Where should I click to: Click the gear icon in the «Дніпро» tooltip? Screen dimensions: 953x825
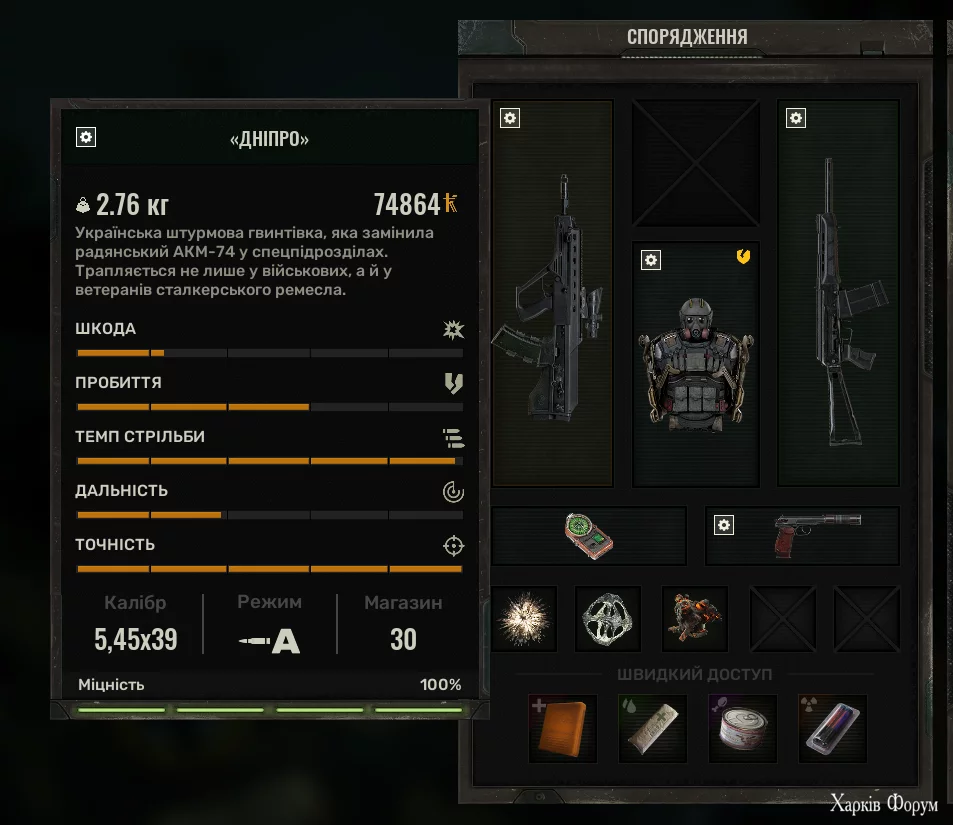86,138
